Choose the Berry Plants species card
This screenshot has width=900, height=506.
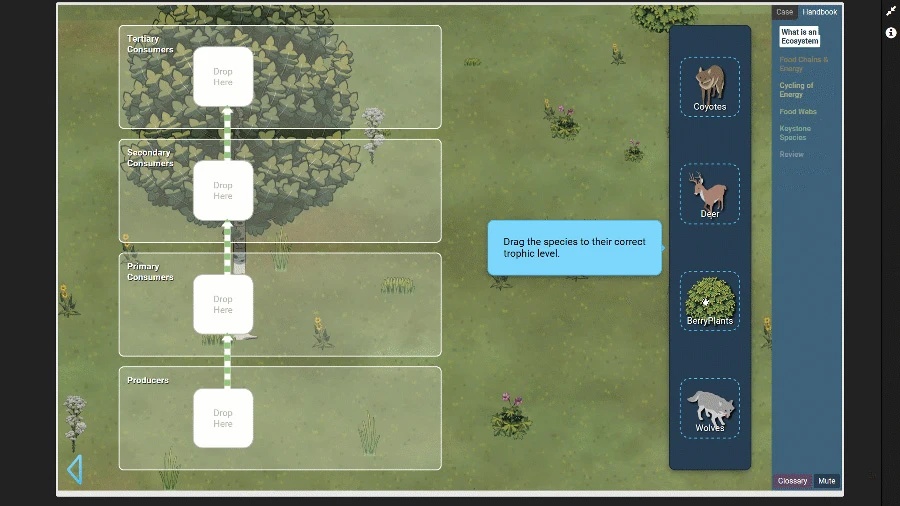[710, 300]
